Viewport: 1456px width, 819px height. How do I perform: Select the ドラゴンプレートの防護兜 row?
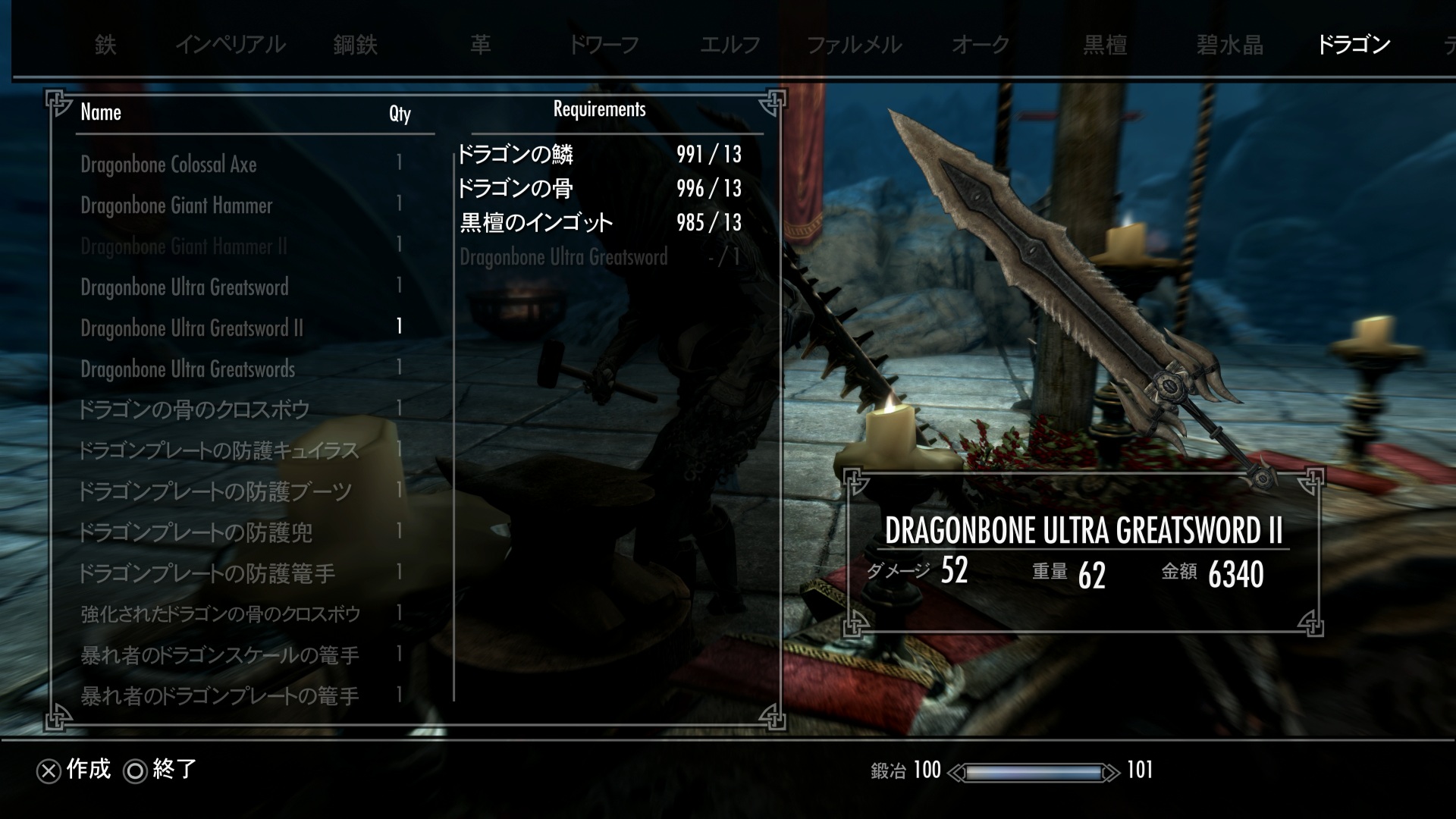[x=196, y=533]
